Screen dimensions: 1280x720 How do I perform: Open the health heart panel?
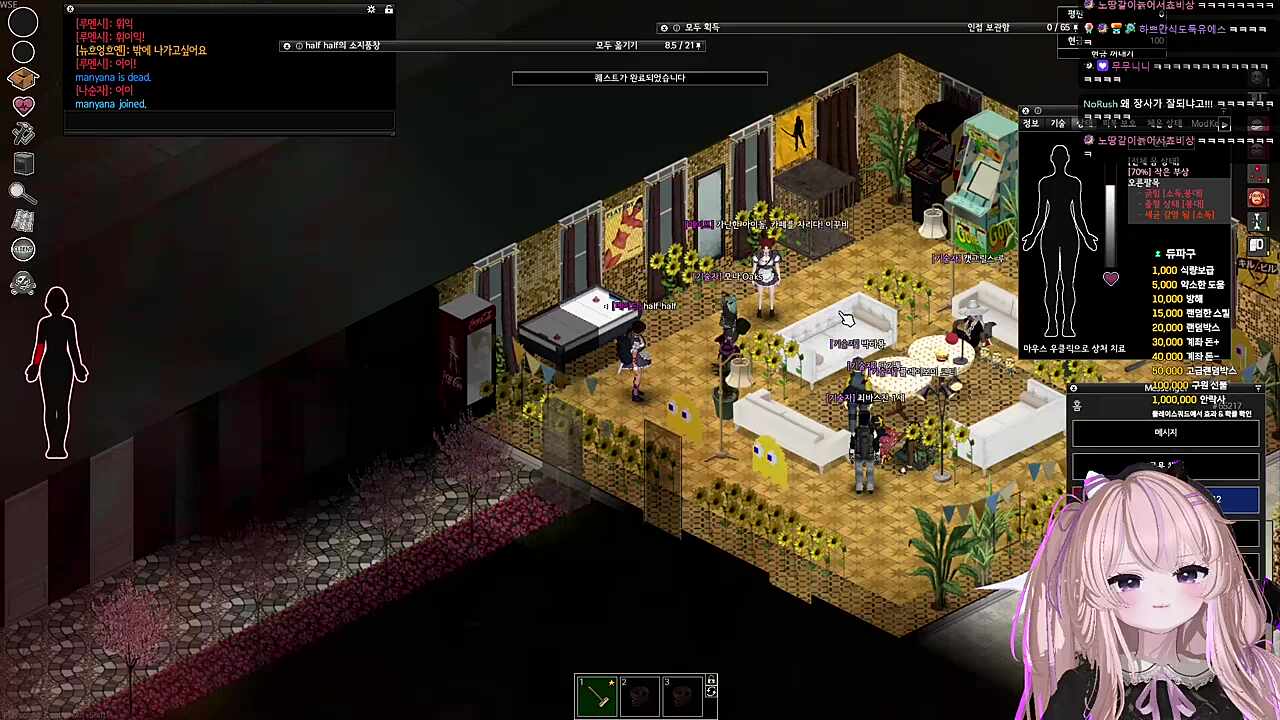(23, 106)
